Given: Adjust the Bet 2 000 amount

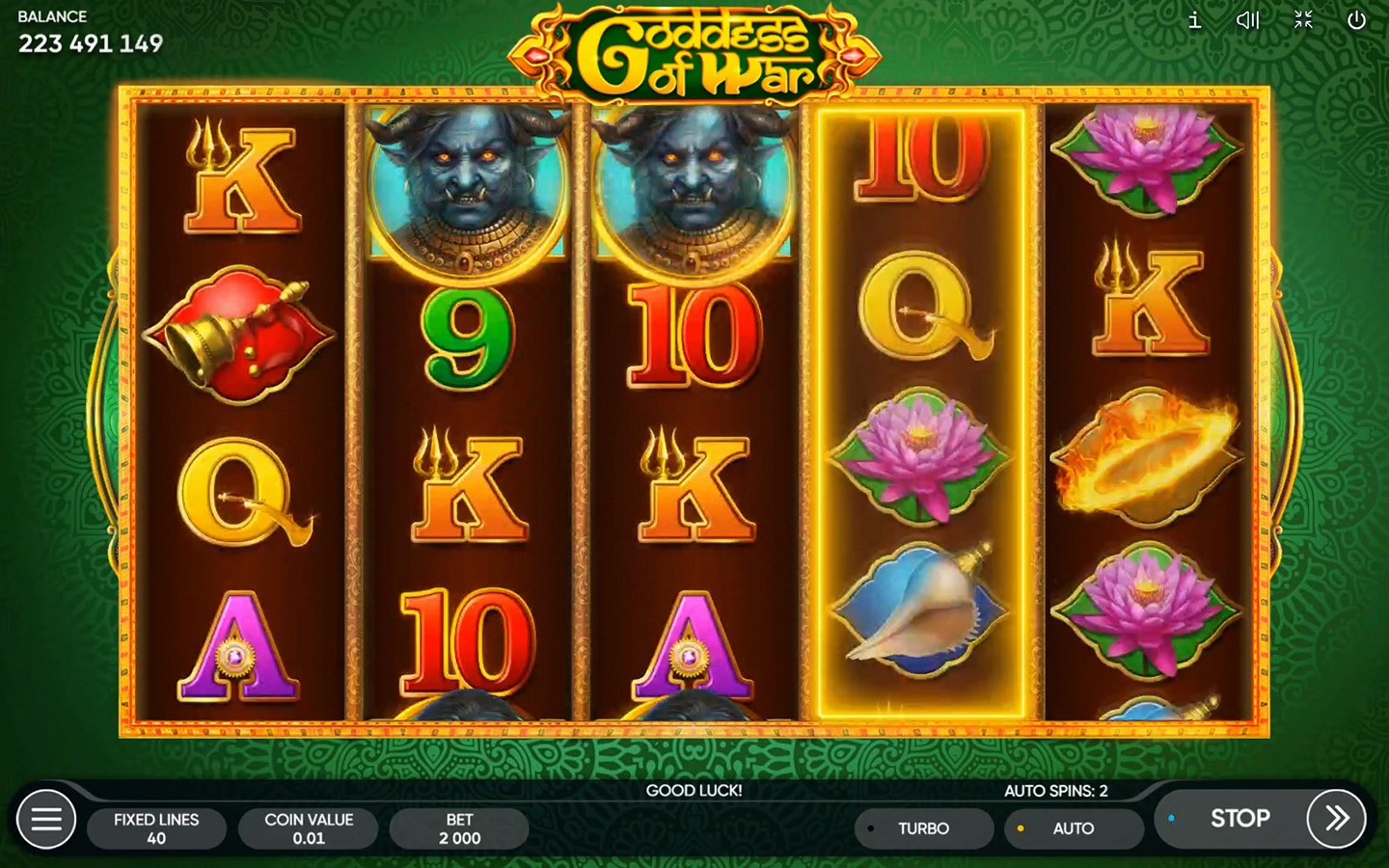Looking at the screenshot, I should (459, 828).
